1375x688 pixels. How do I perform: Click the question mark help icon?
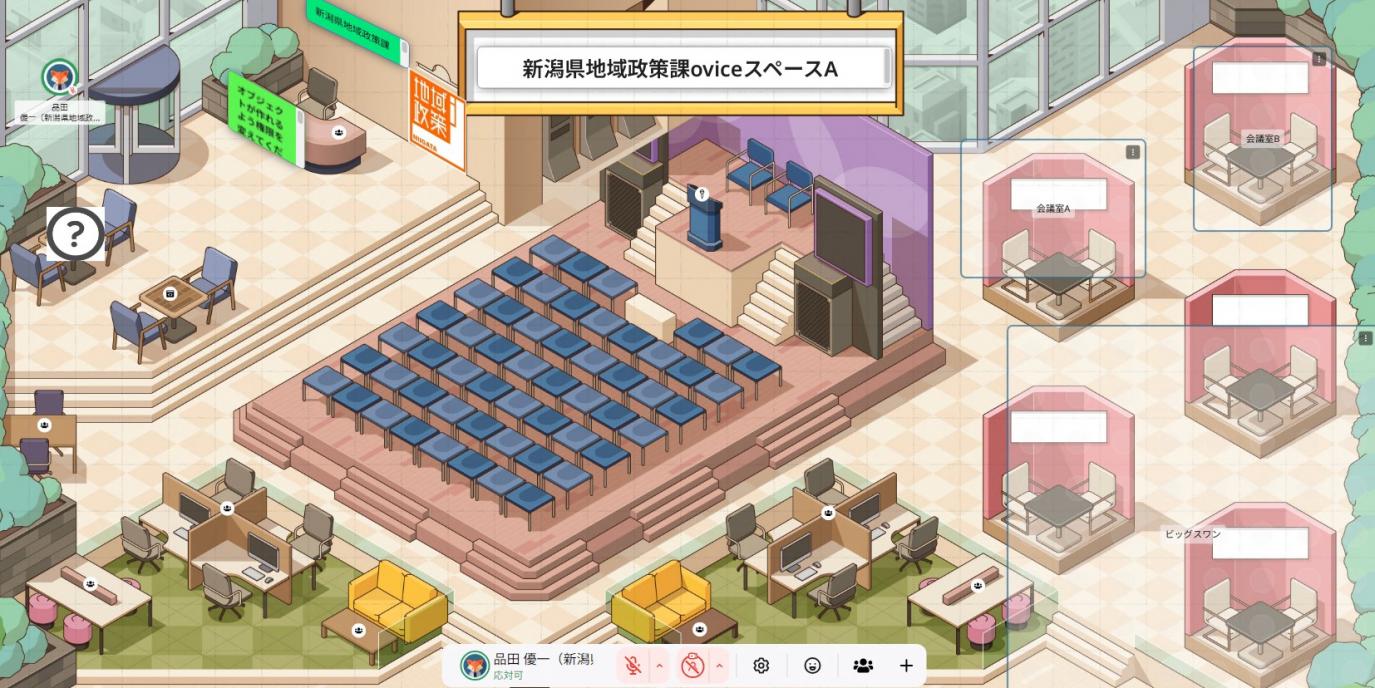(x=75, y=234)
